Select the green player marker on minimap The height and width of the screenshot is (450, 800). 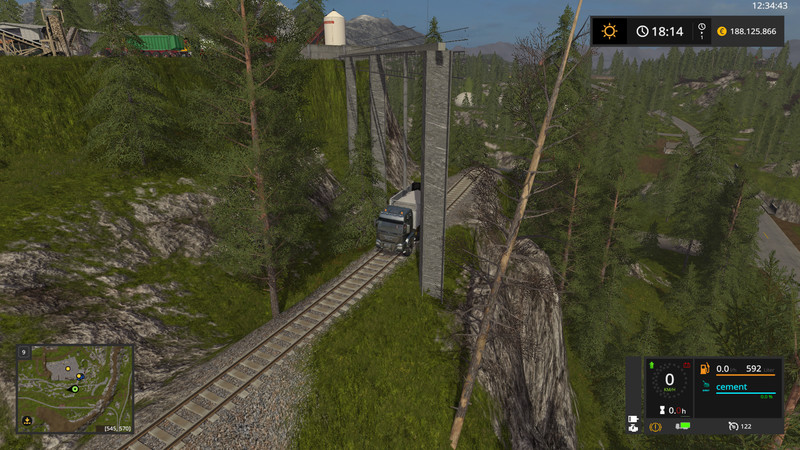click(x=74, y=389)
